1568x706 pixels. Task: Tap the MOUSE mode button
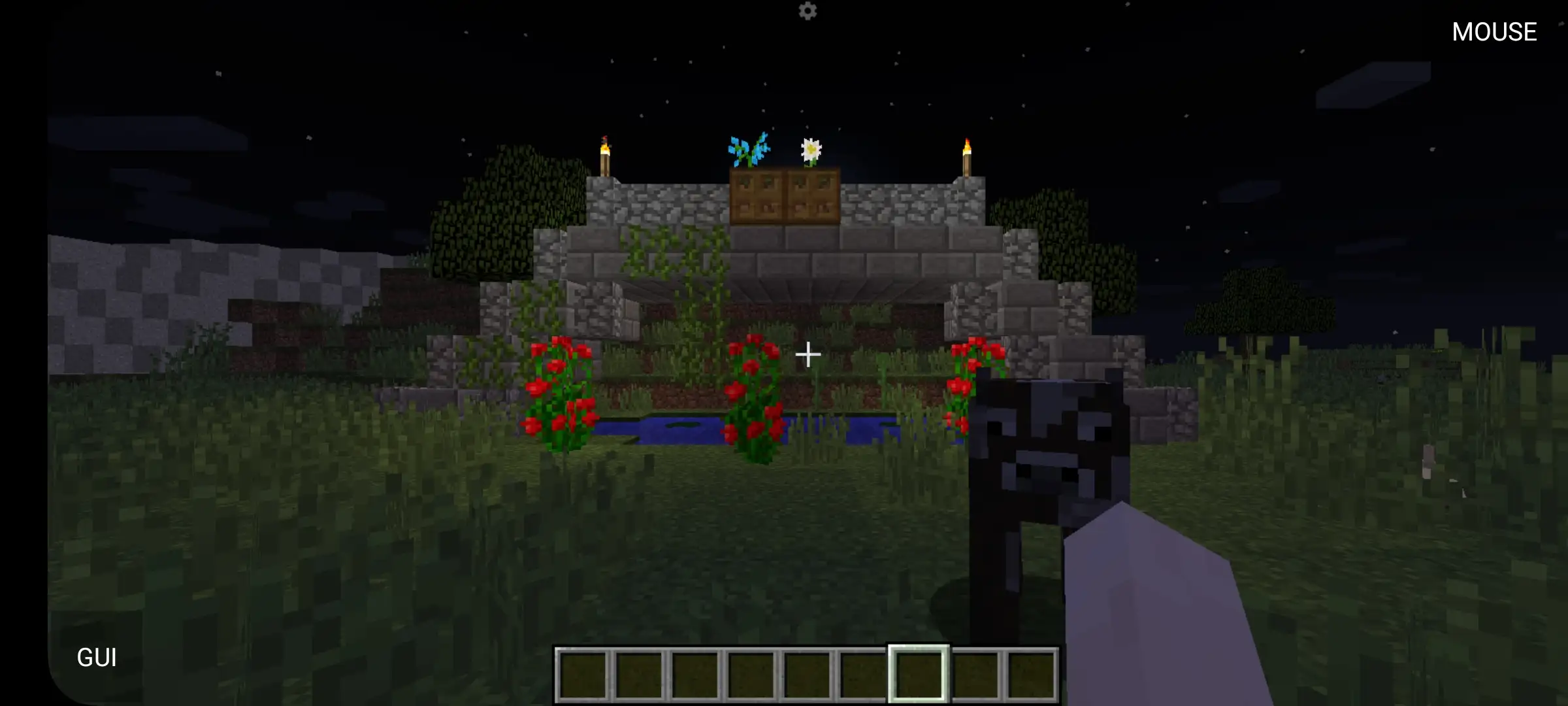pyautogui.click(x=1494, y=32)
